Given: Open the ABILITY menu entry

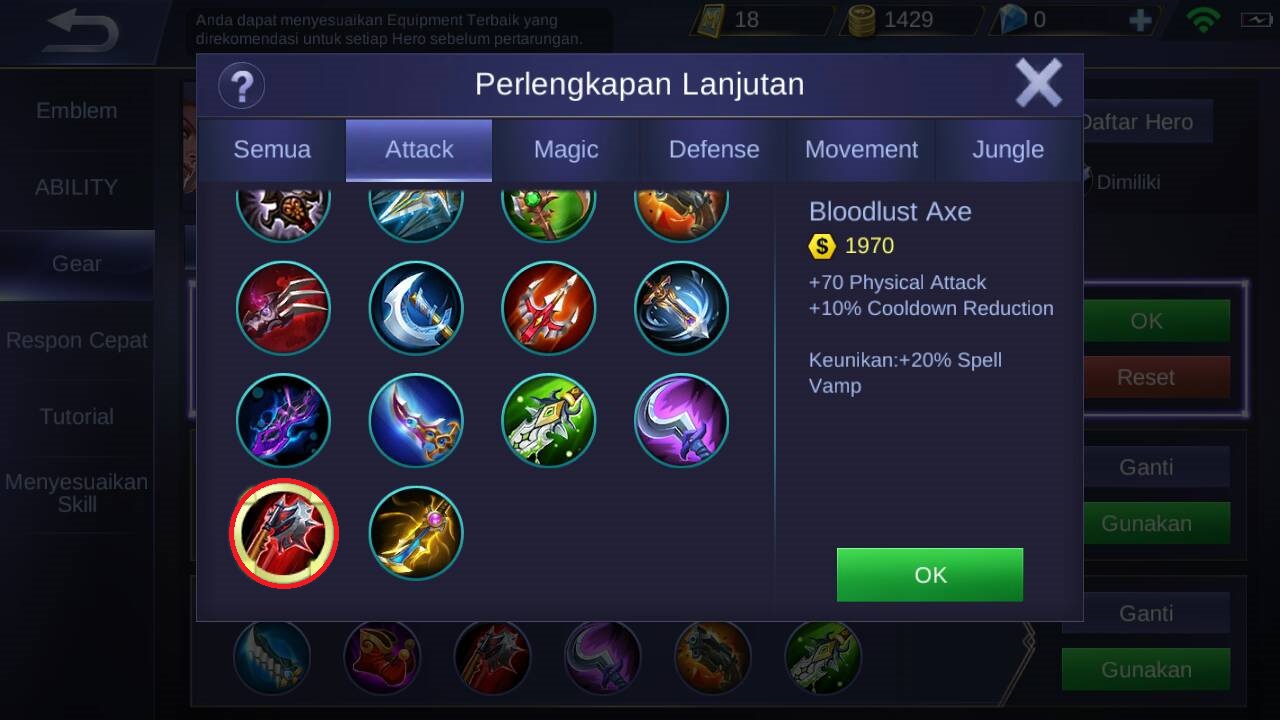Looking at the screenshot, I should (x=77, y=187).
